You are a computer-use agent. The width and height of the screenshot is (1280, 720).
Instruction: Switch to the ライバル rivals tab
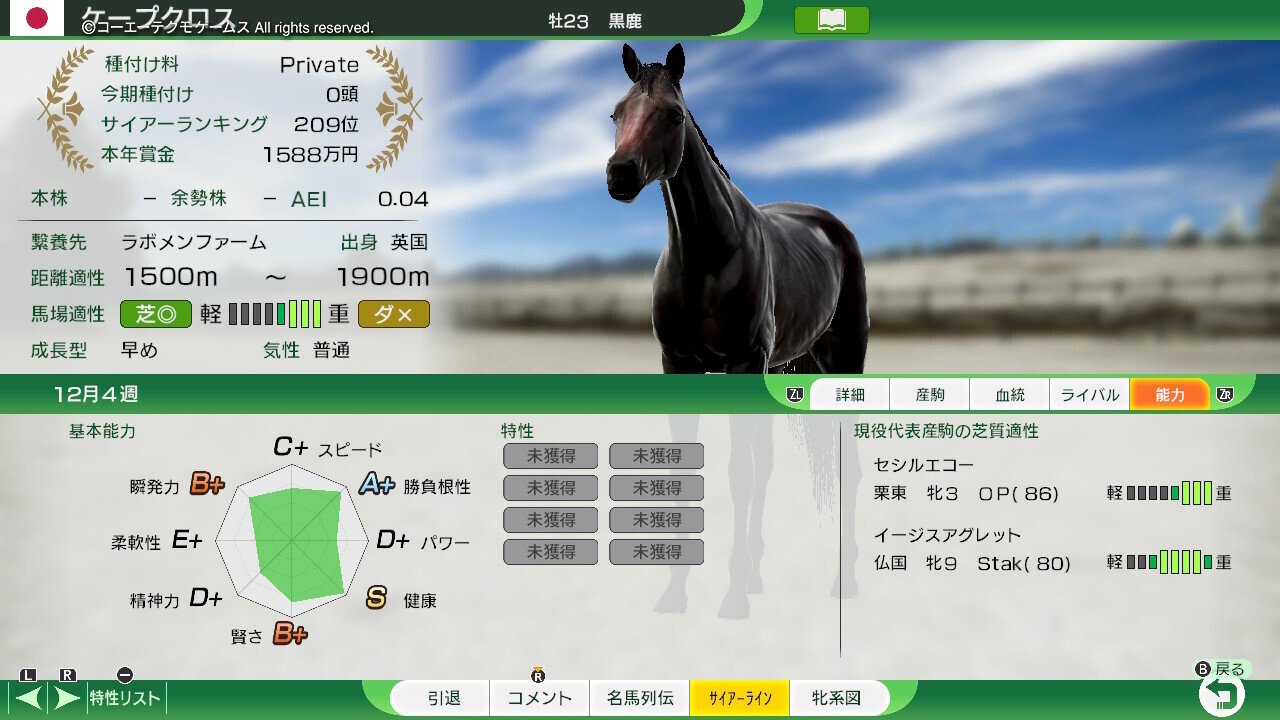click(x=1089, y=394)
